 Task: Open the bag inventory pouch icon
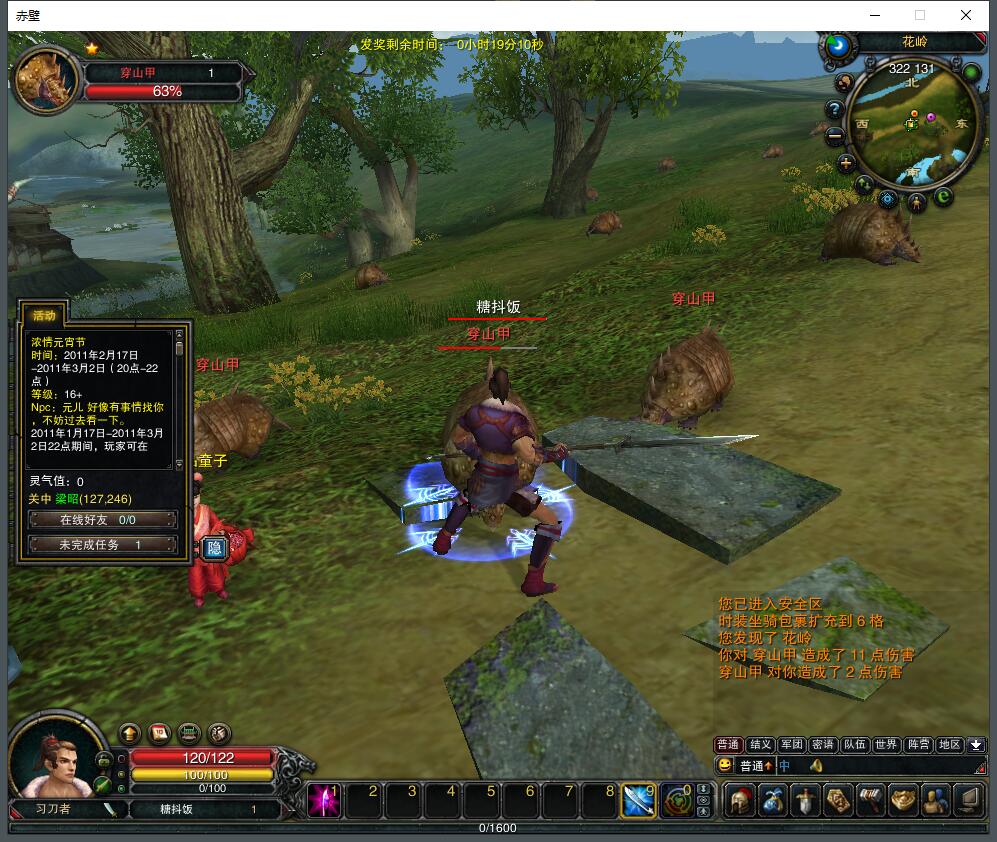coord(772,801)
